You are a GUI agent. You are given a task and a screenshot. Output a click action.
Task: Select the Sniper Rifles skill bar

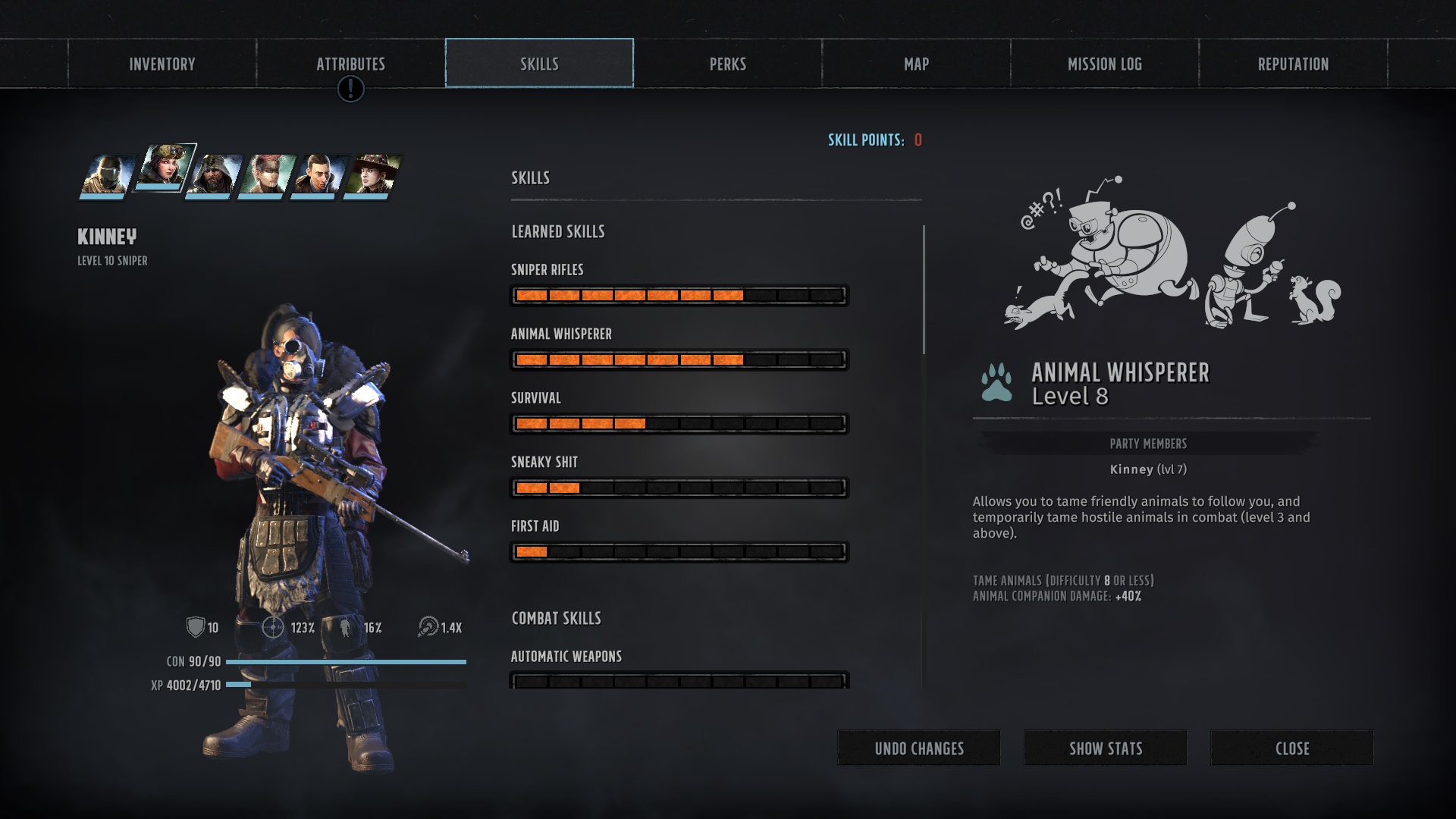[679, 295]
